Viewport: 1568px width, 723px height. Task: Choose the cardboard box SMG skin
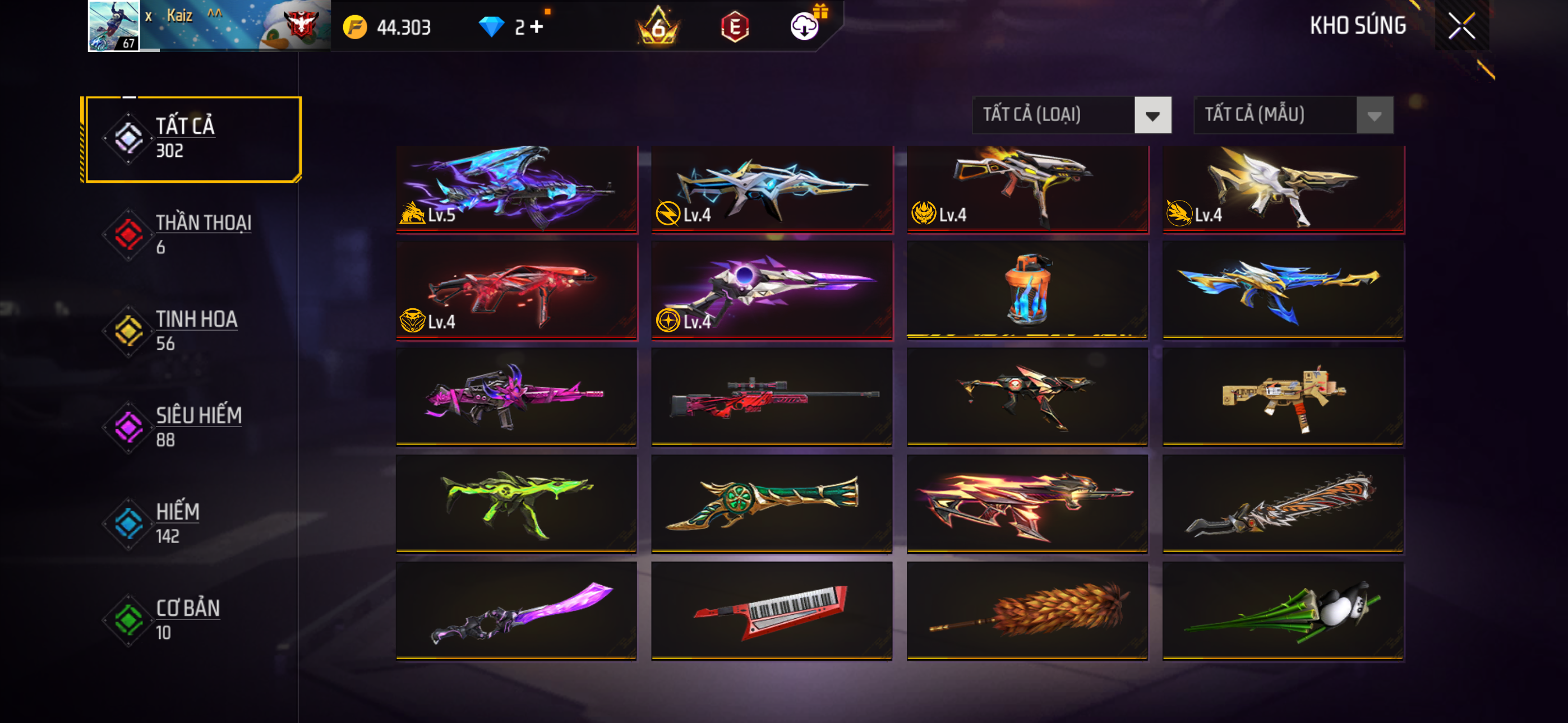pos(1283,396)
